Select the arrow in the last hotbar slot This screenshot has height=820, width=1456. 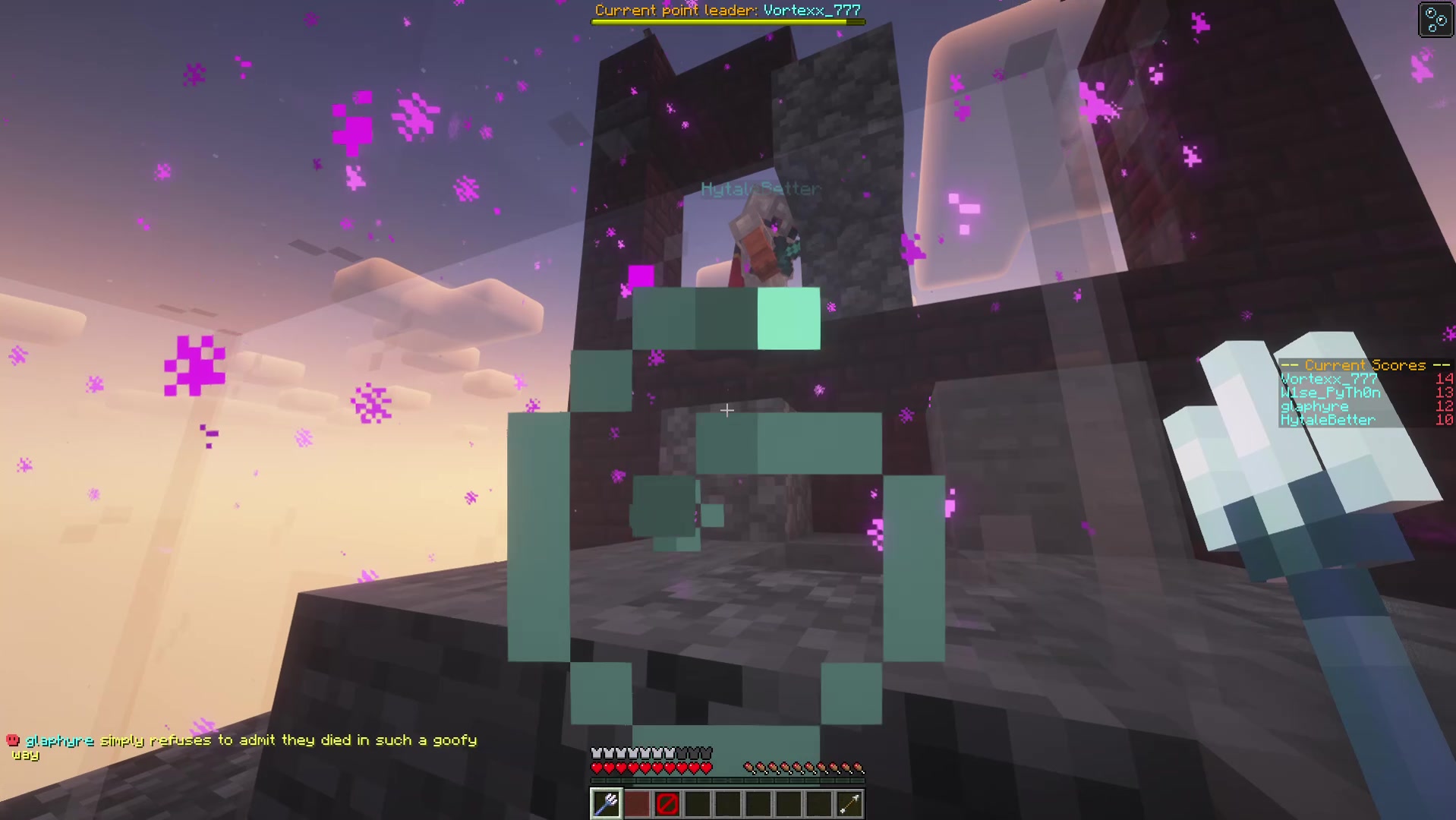pyautogui.click(x=849, y=804)
